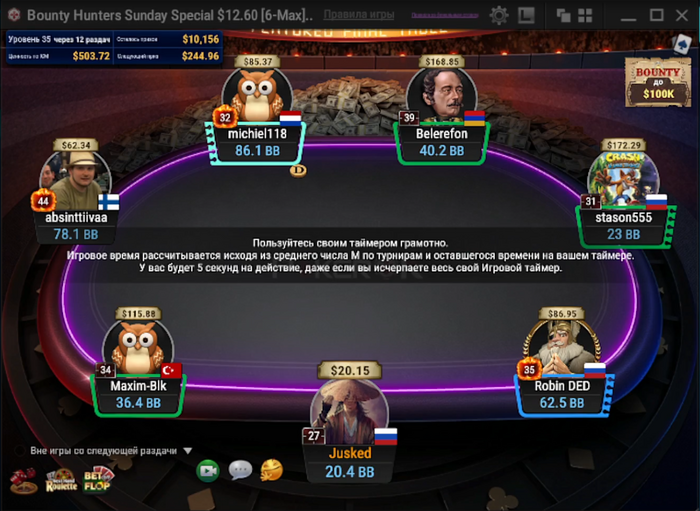The image size is (700, 511).
Task: Open the settings gear in the title bar
Action: pos(499,15)
